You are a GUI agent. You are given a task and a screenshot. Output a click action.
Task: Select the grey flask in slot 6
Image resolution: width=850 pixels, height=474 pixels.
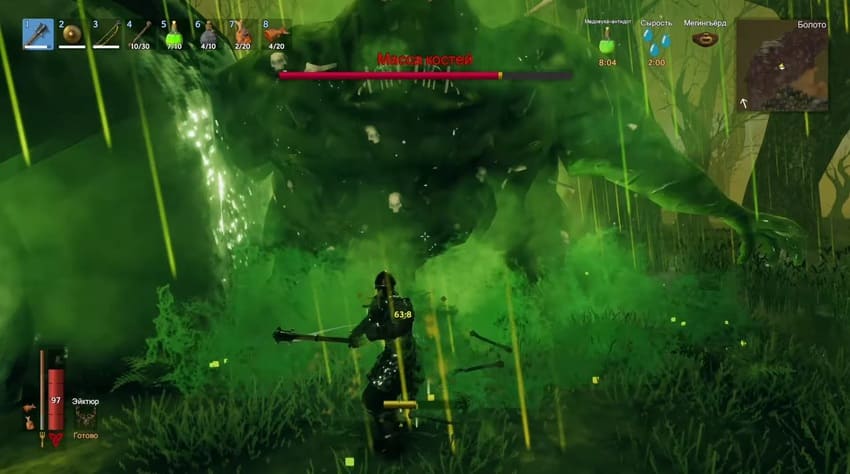point(208,33)
